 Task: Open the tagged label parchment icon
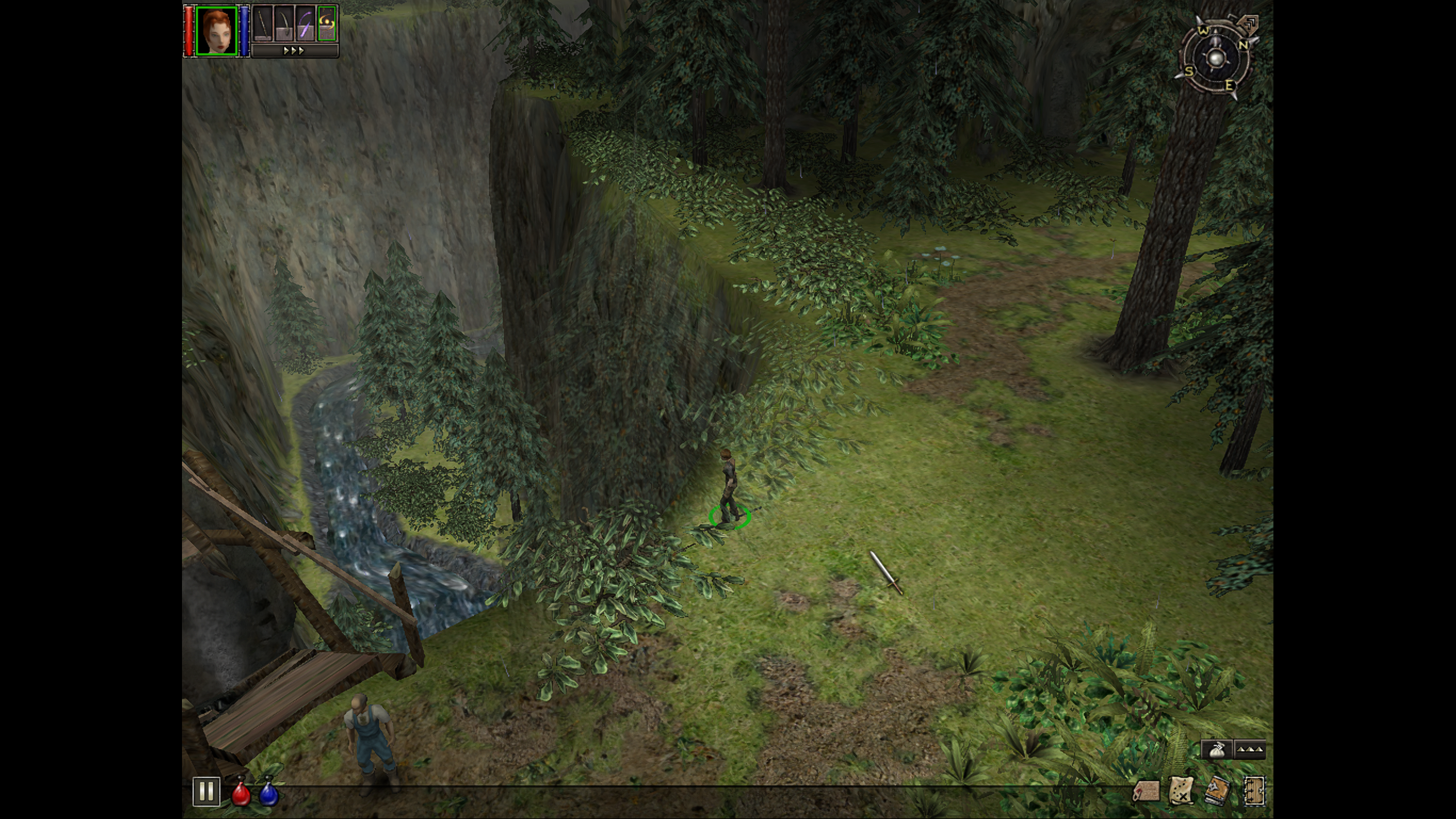pyautogui.click(x=1146, y=791)
